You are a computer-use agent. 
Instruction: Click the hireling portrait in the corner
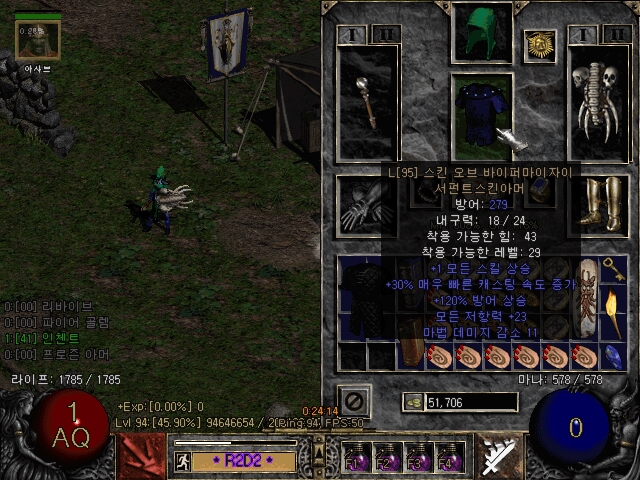point(39,40)
